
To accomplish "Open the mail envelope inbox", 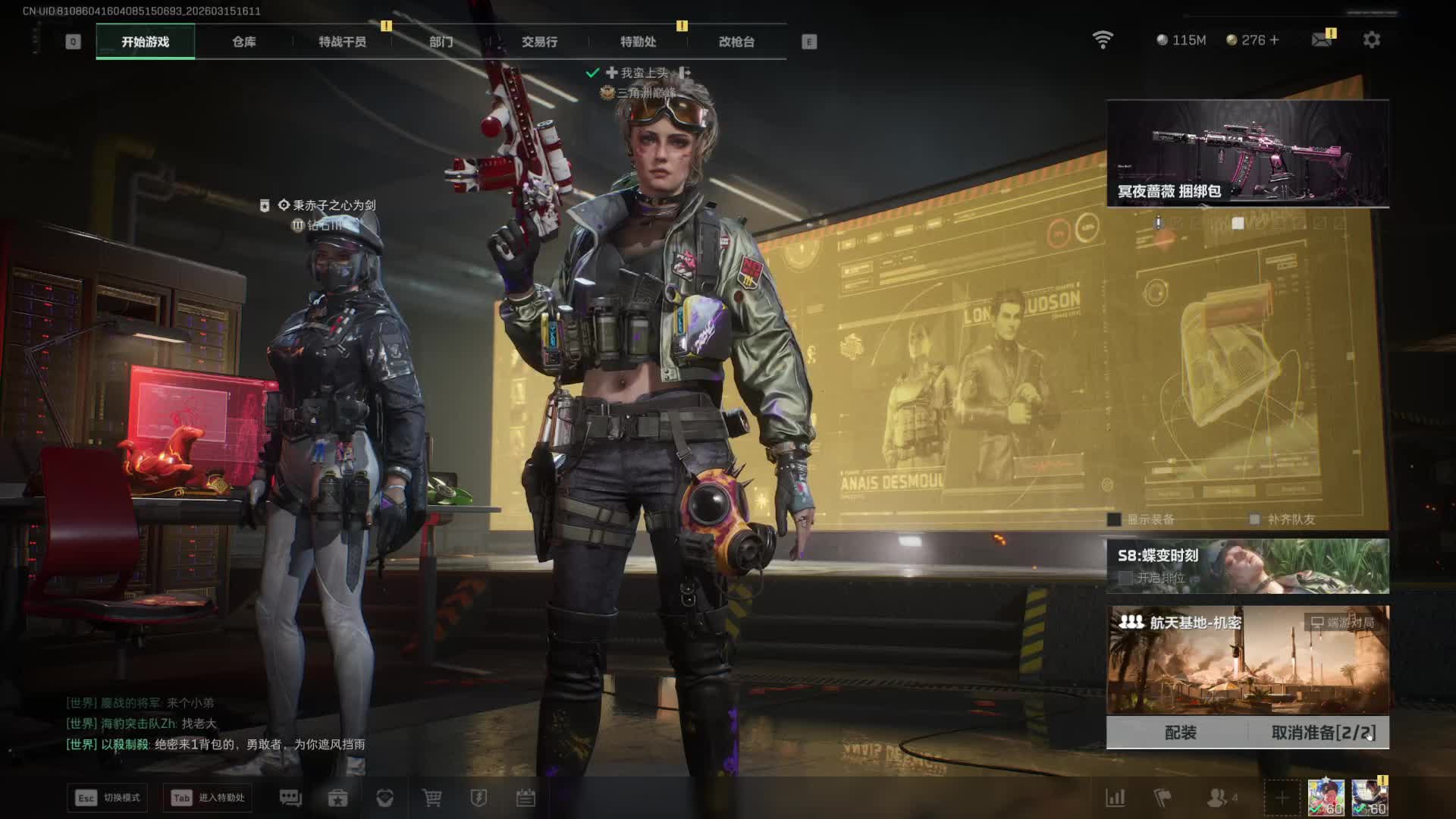I will [1322, 39].
